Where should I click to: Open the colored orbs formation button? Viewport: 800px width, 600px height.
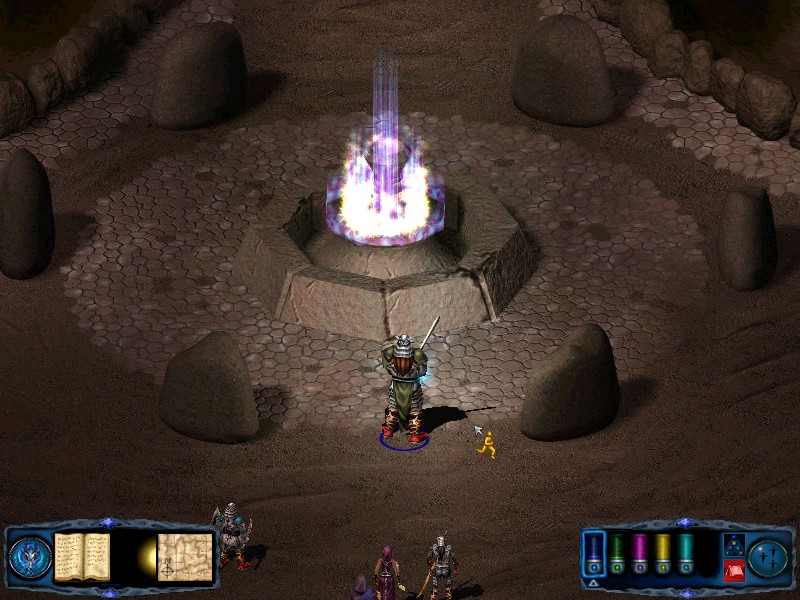(733, 545)
